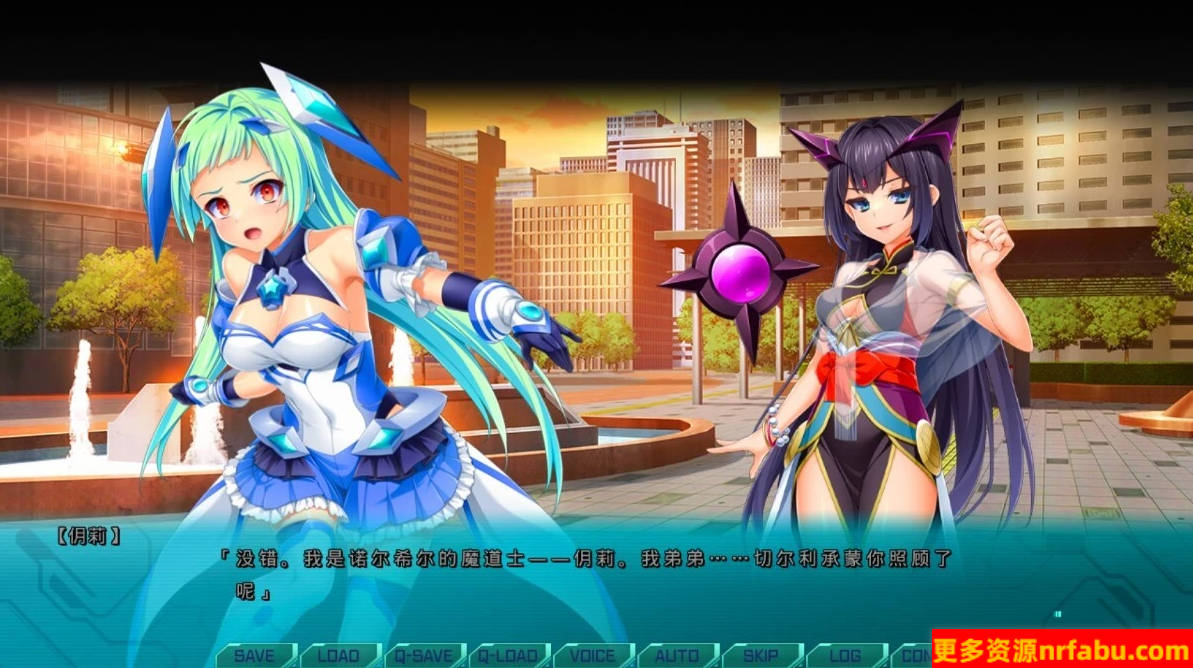Image resolution: width=1193 pixels, height=668 pixels.
Task: Show the dialogue LOG
Action: tap(845, 656)
